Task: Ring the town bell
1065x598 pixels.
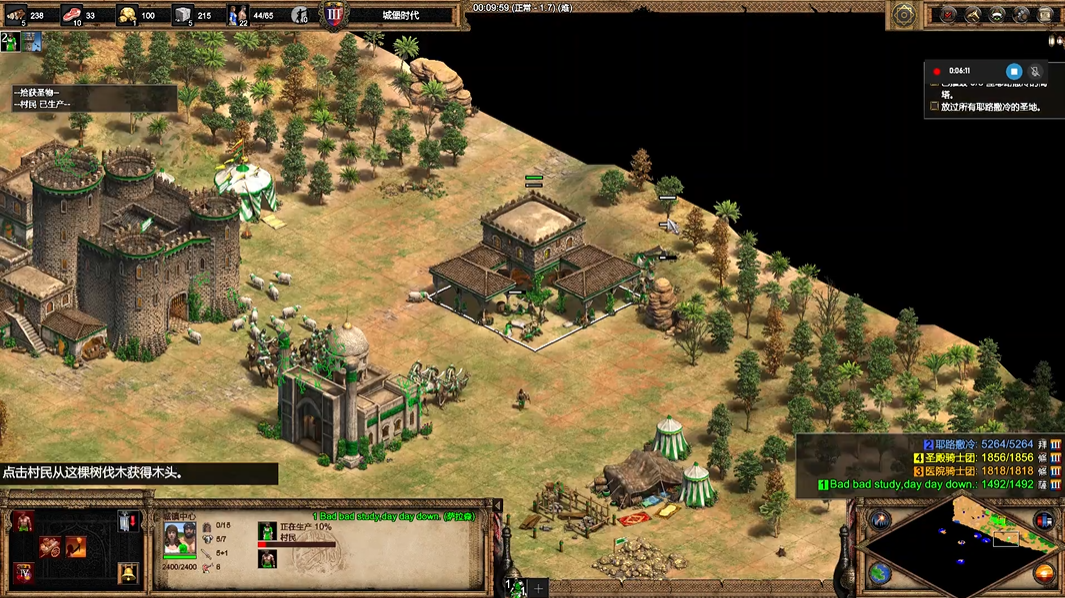Action: 128,573
